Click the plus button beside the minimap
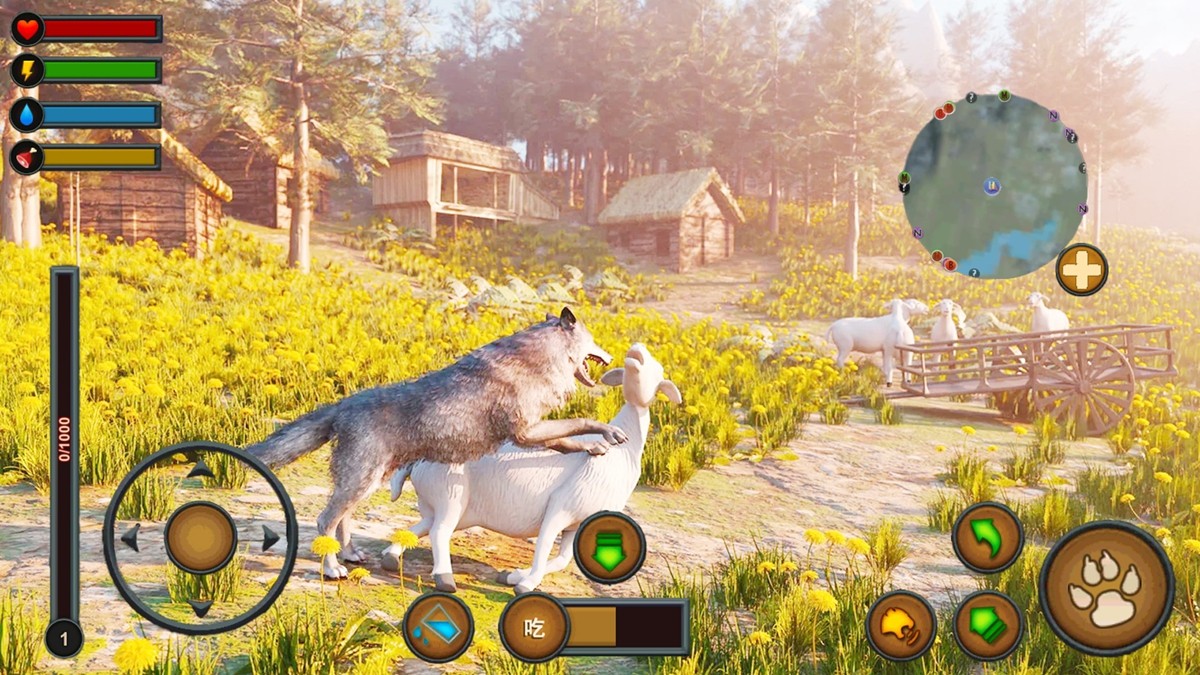The width and height of the screenshot is (1200, 675). [x=1081, y=269]
